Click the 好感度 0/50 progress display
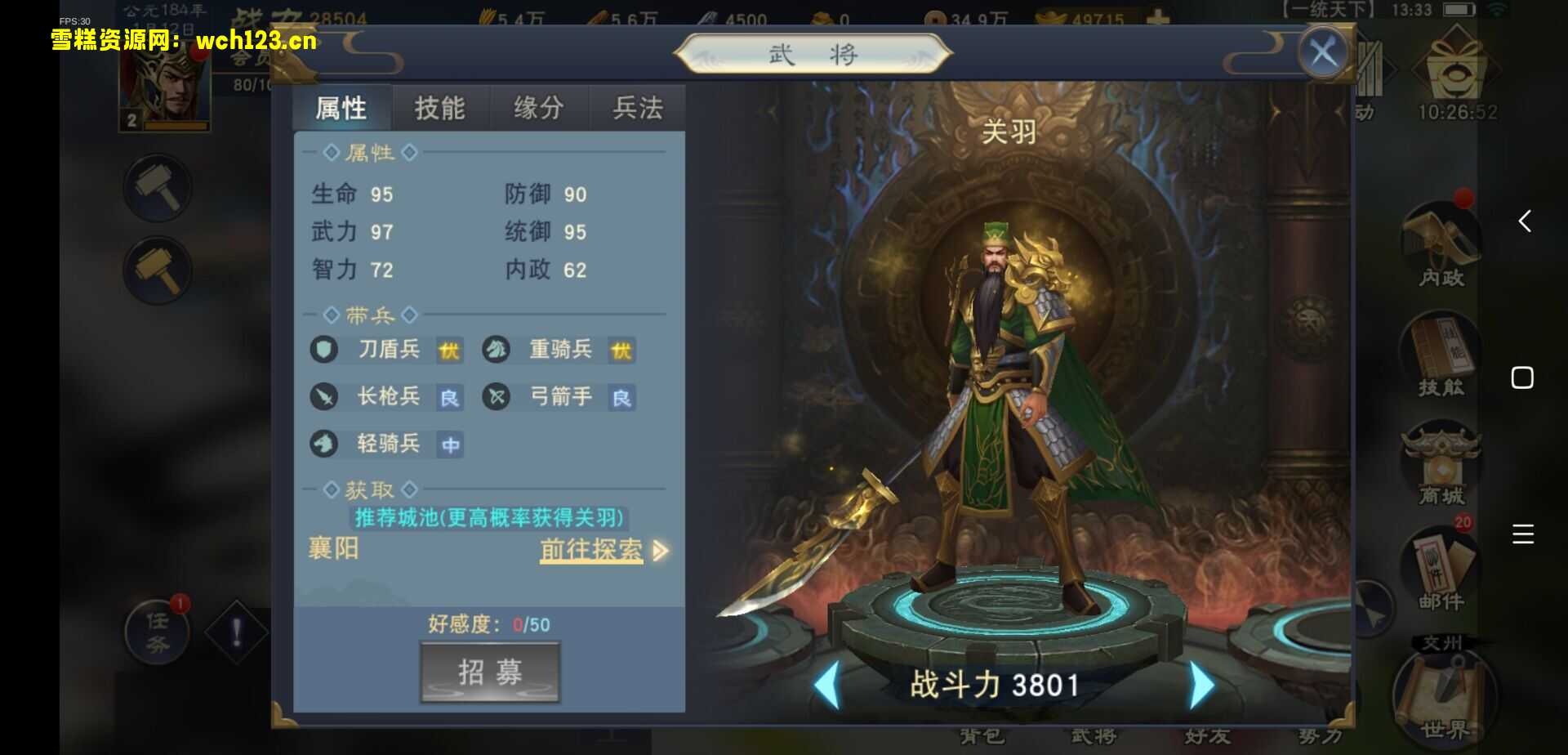 point(487,624)
